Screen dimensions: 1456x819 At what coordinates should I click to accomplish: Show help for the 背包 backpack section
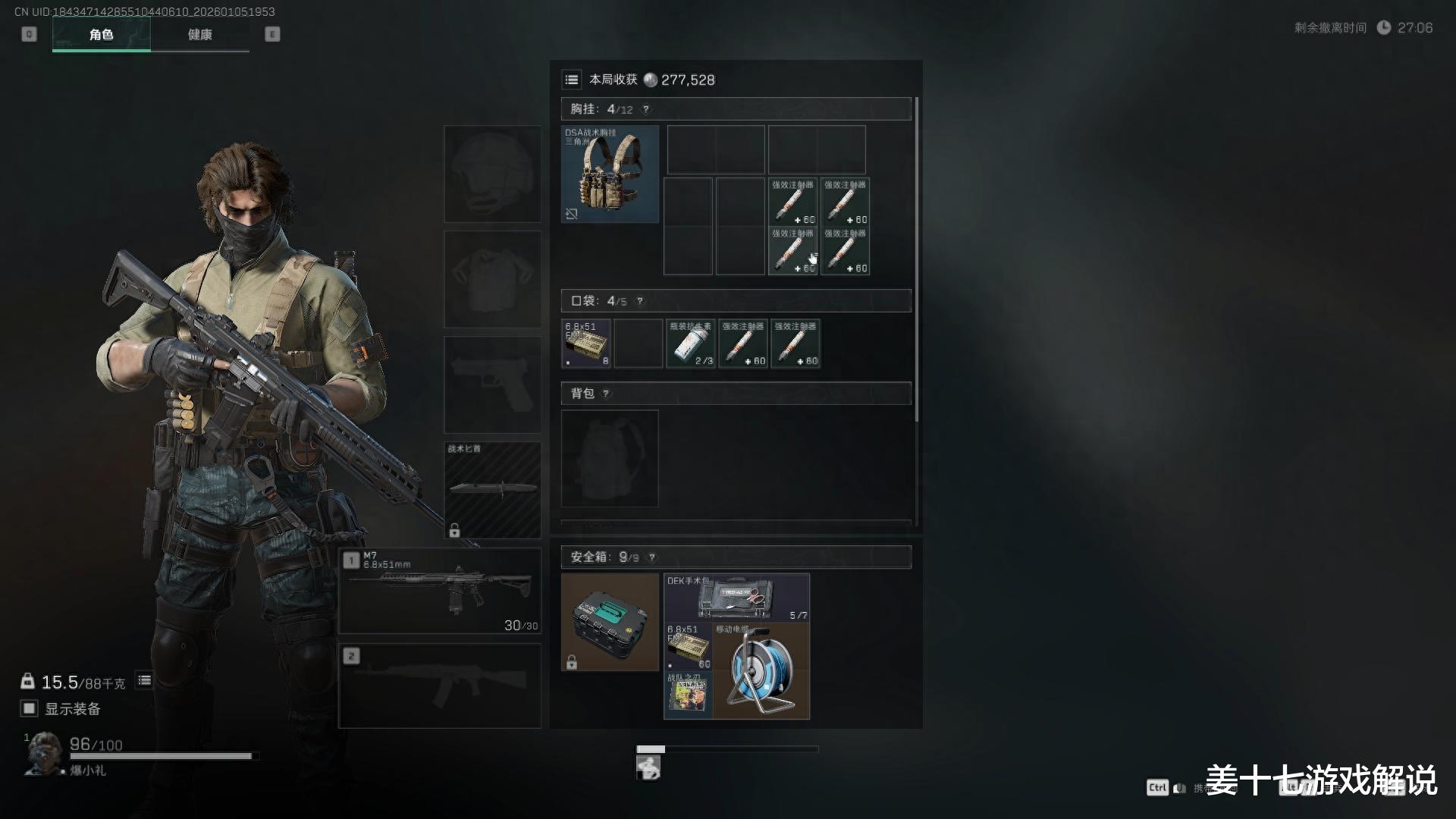tap(605, 394)
